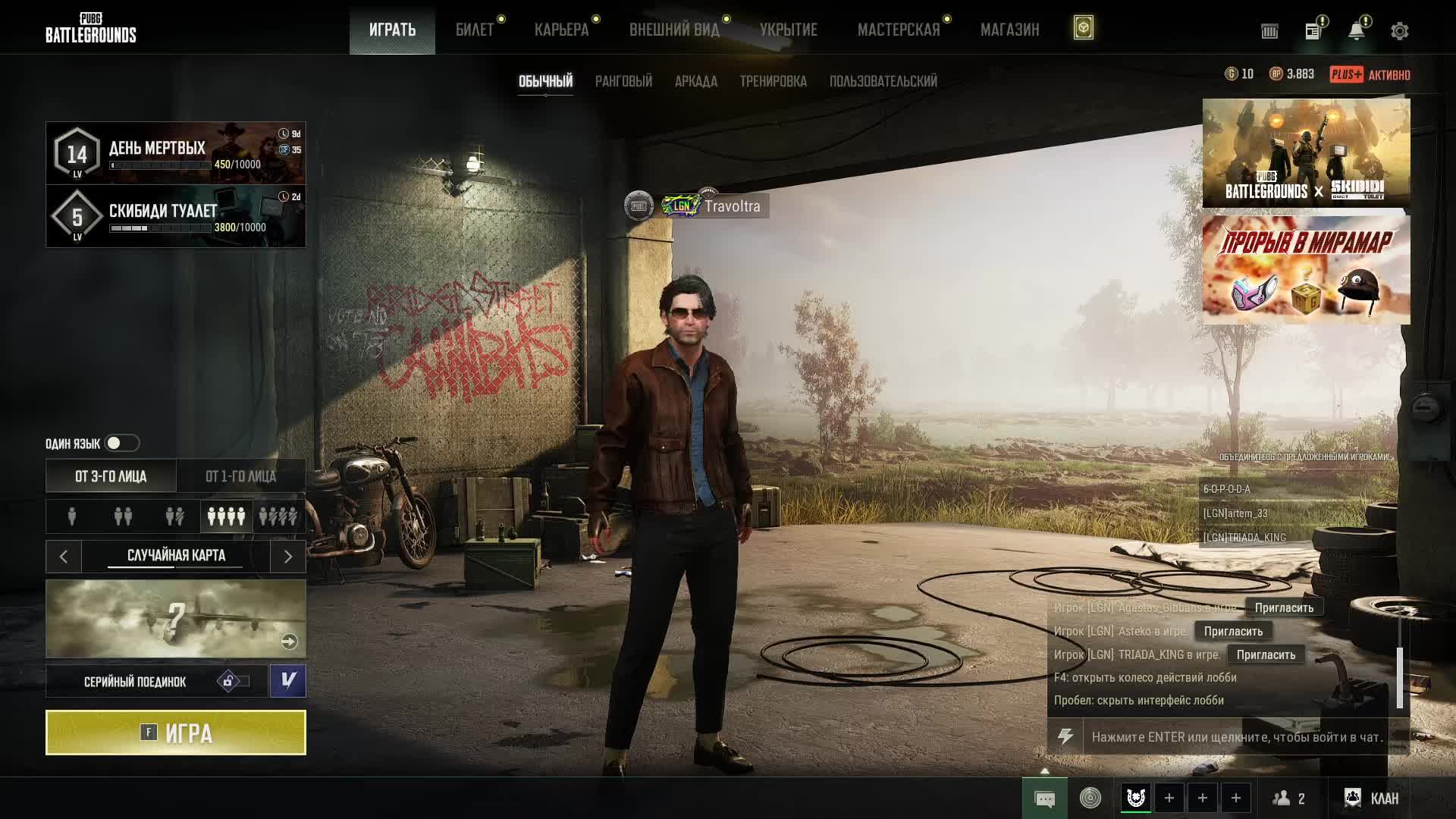Image resolution: width=1456 pixels, height=819 pixels.
Task: Switch to РАНГОВЫЙ ranked mode
Action: tap(623, 81)
